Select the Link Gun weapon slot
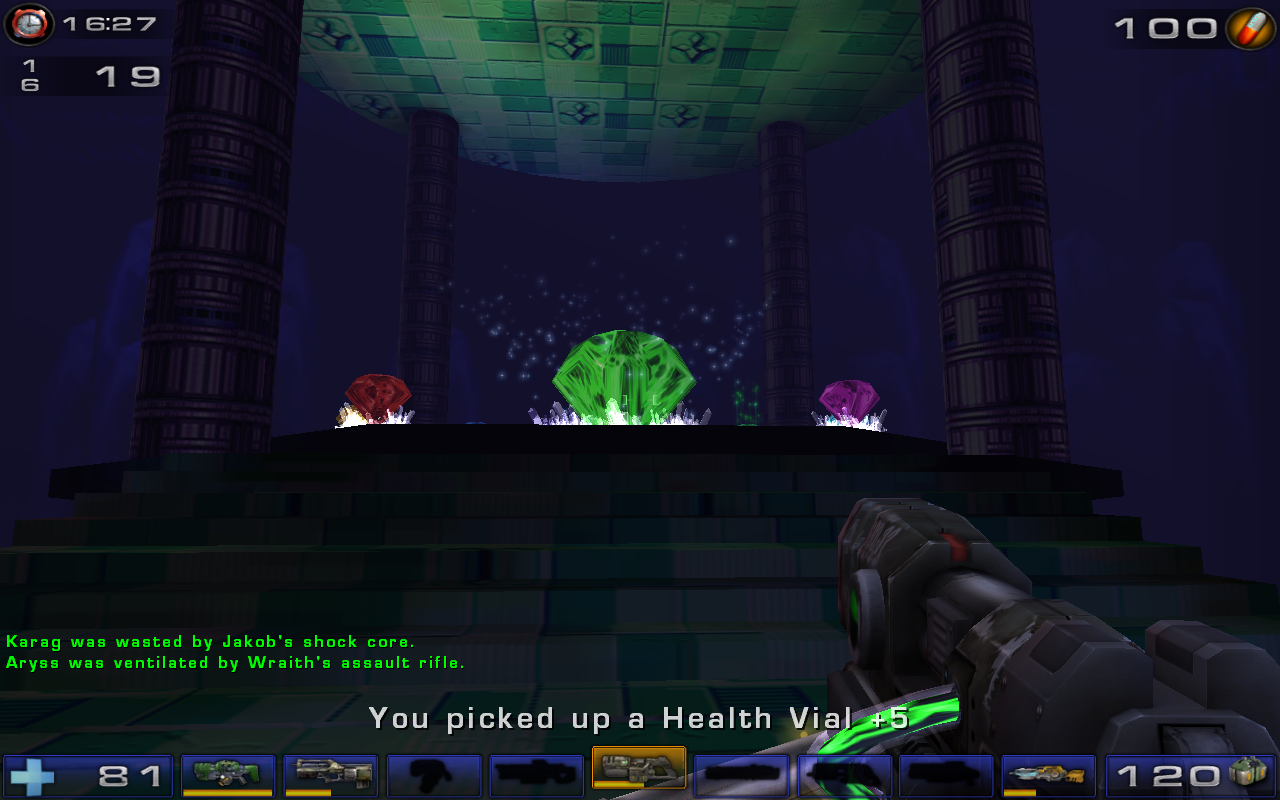 pyautogui.click(x=1048, y=773)
